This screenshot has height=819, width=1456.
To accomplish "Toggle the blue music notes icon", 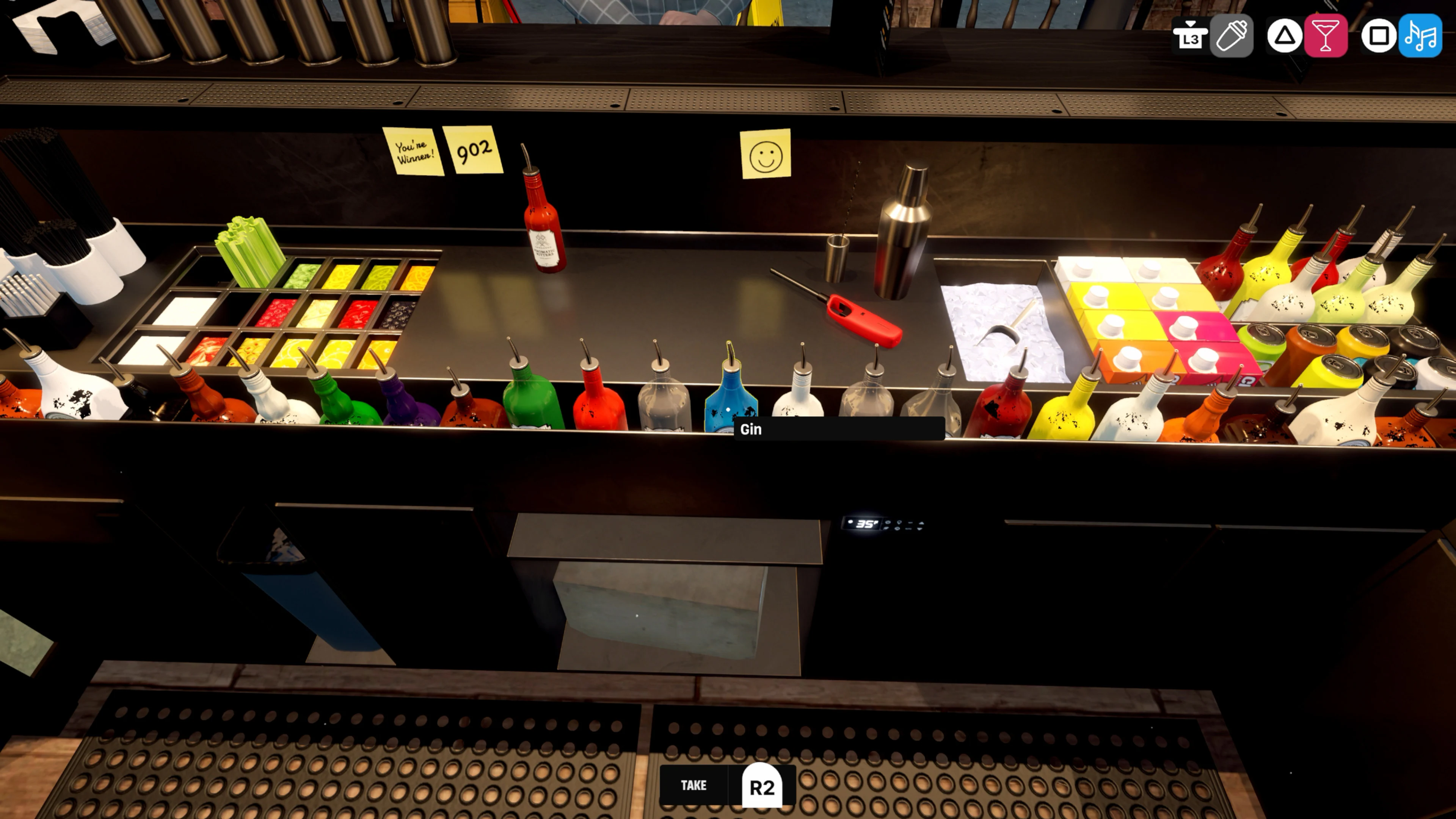I will tap(1423, 36).
